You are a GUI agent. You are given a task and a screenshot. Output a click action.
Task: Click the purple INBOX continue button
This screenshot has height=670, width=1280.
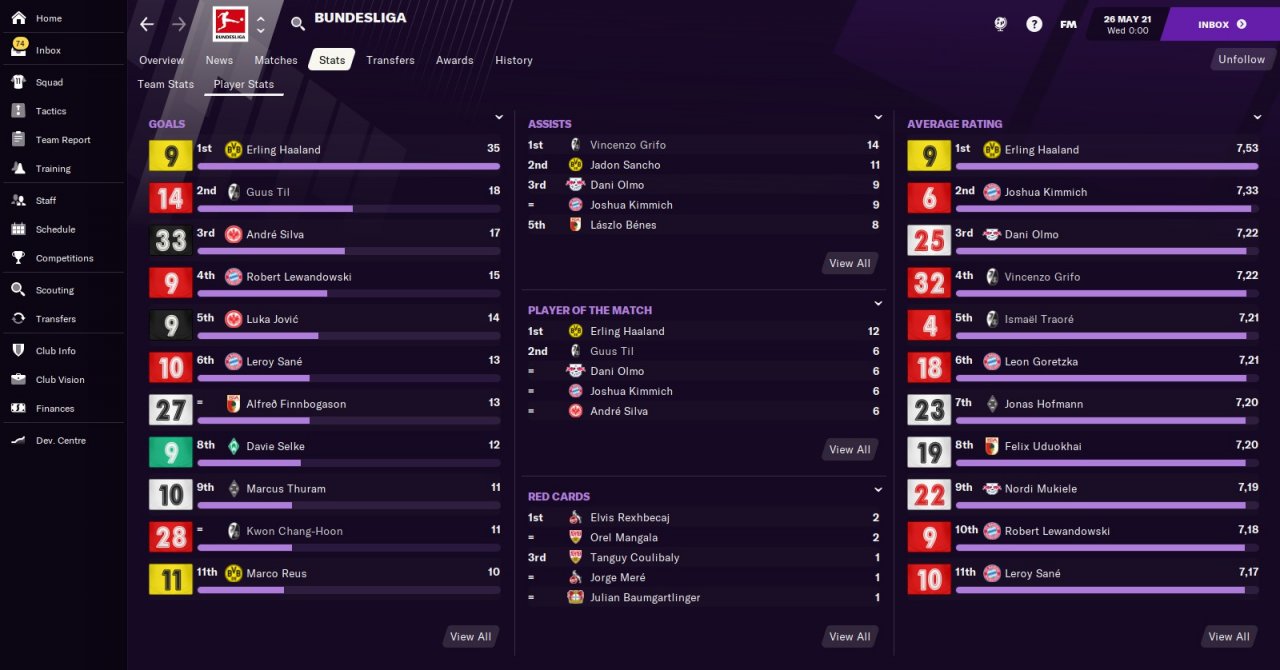coord(1222,24)
